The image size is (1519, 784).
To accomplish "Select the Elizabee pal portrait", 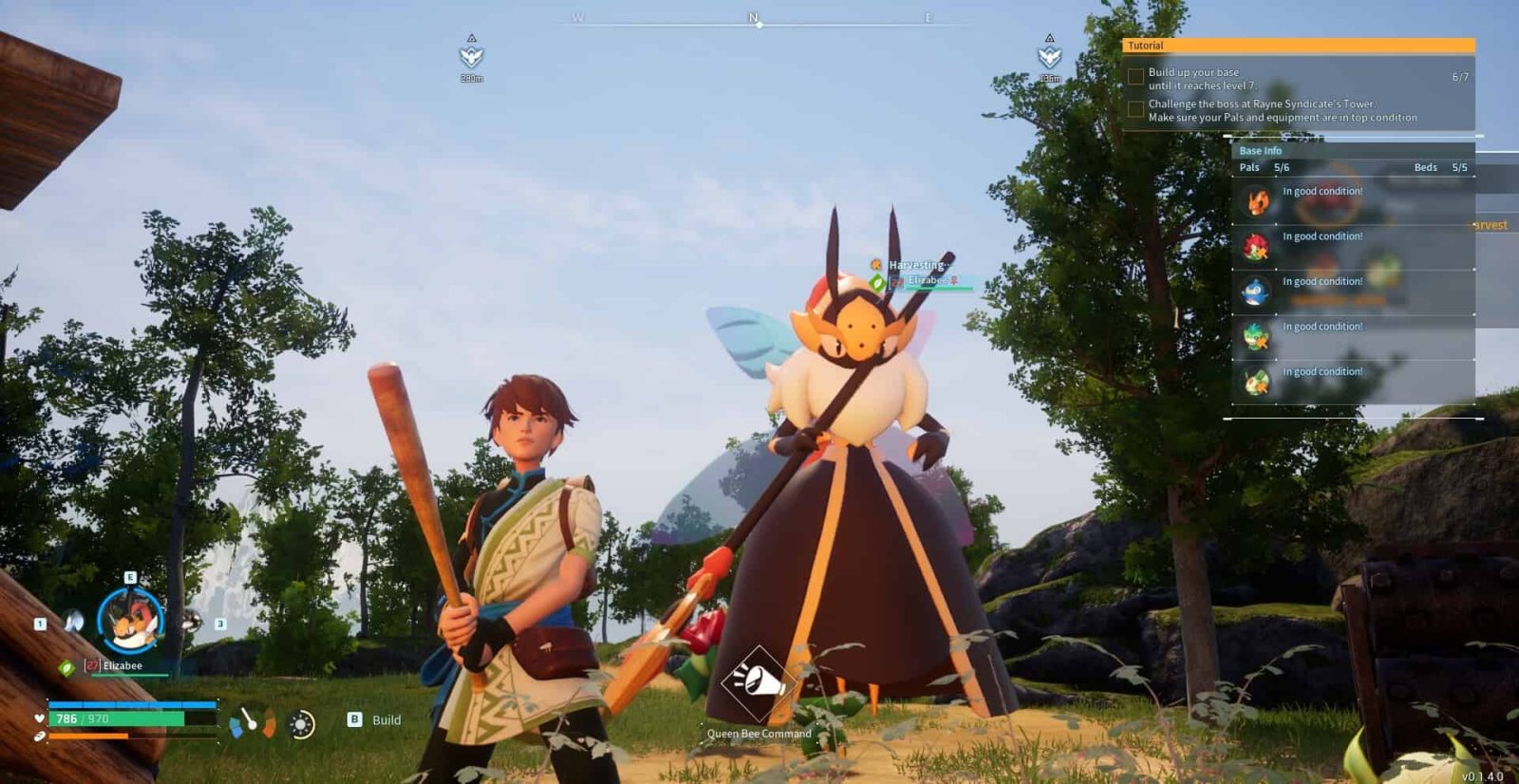I will click(131, 622).
